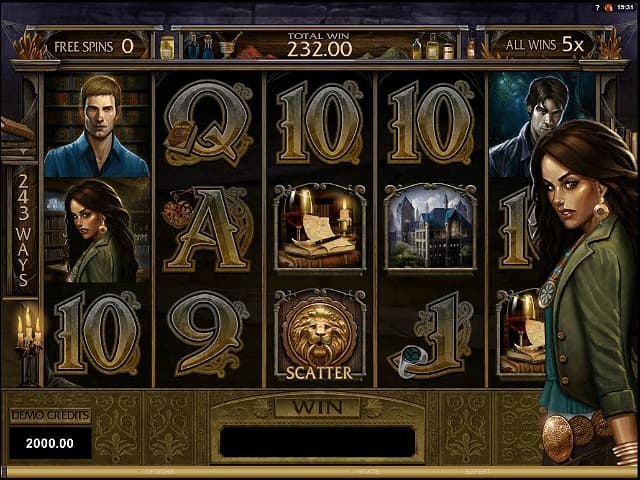Click the red icon beside the clock

pos(607,6)
